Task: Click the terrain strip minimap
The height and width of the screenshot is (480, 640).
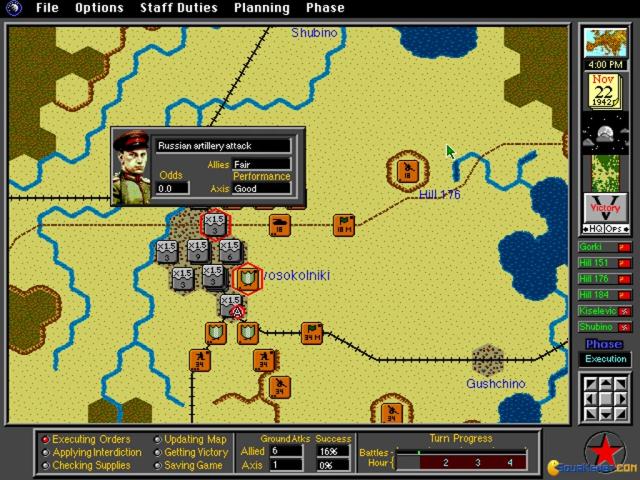Action: tap(604, 170)
